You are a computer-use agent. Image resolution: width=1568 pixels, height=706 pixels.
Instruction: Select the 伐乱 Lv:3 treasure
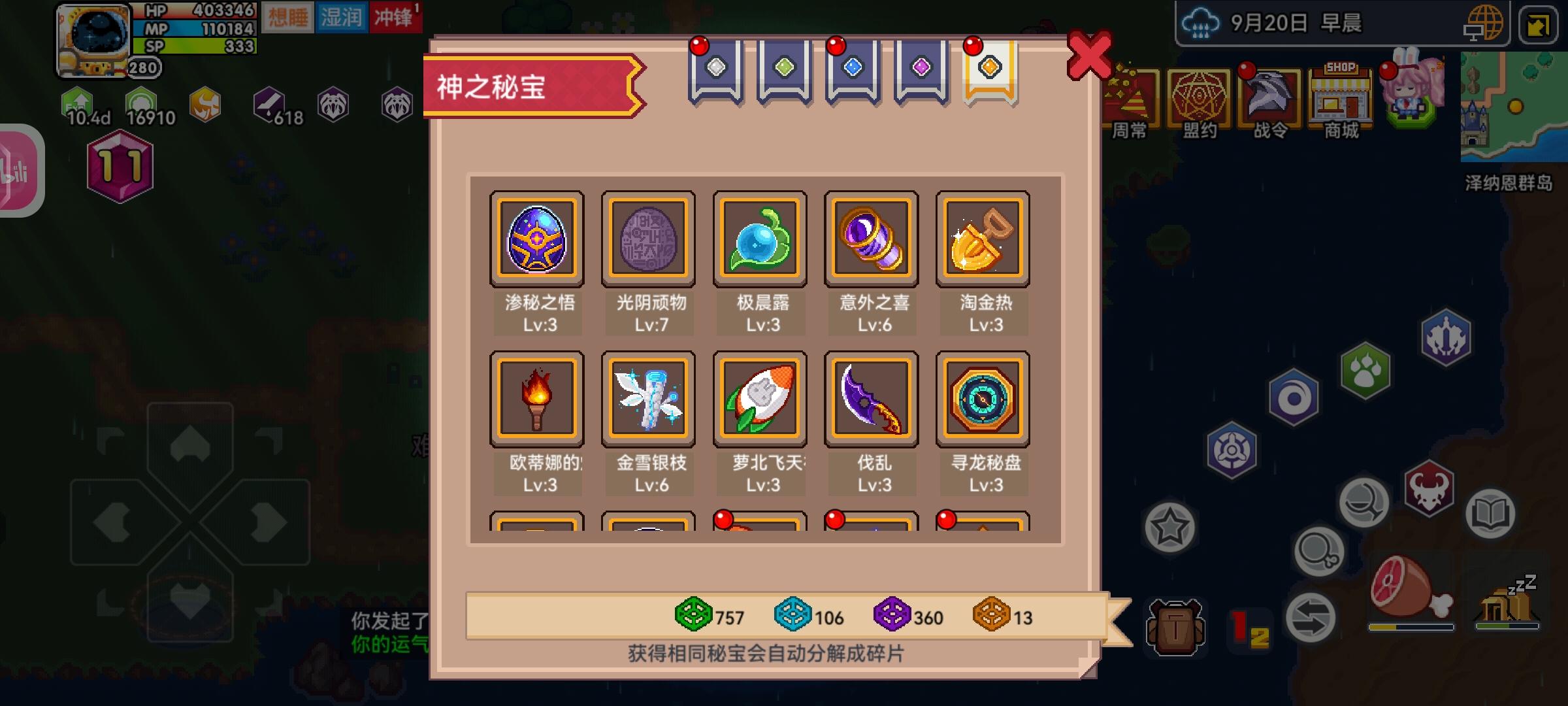point(872,399)
